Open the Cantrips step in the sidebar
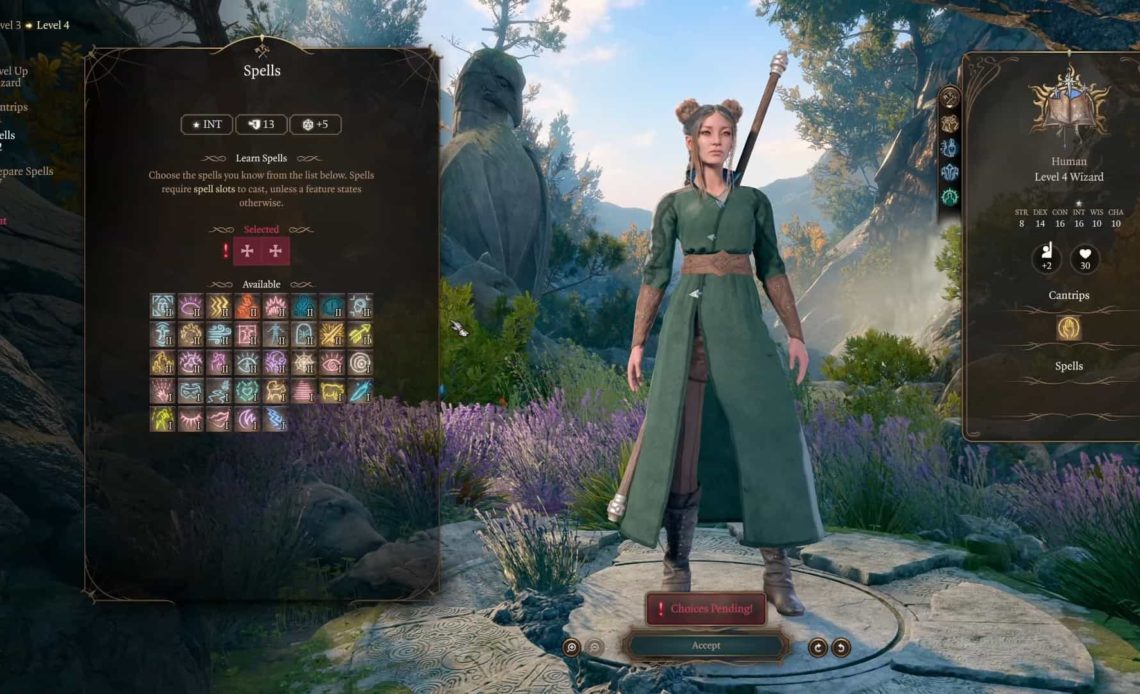The height and width of the screenshot is (694, 1140). [x=14, y=107]
